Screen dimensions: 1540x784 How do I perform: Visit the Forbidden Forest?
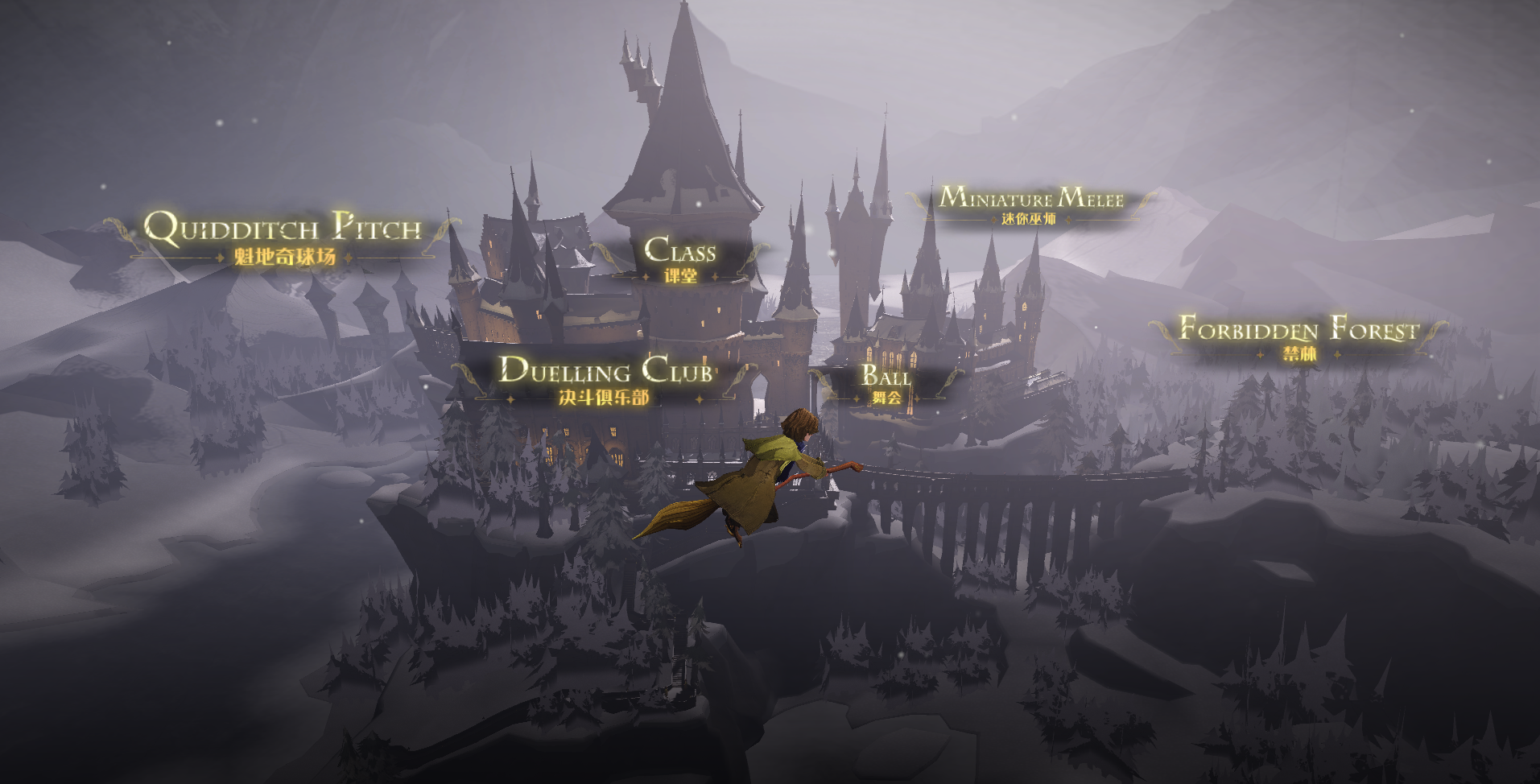coord(1298,336)
